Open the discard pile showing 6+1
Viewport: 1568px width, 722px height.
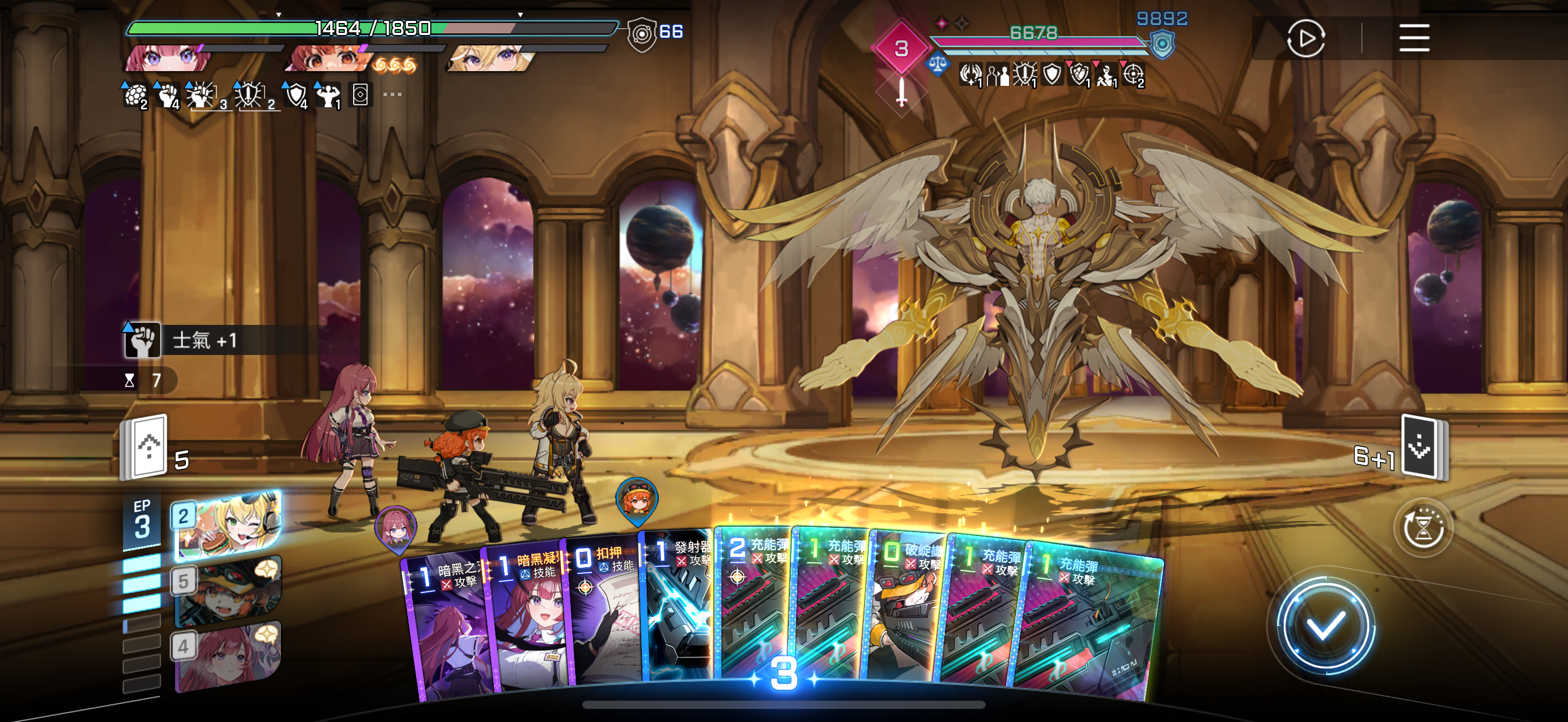click(x=1423, y=447)
